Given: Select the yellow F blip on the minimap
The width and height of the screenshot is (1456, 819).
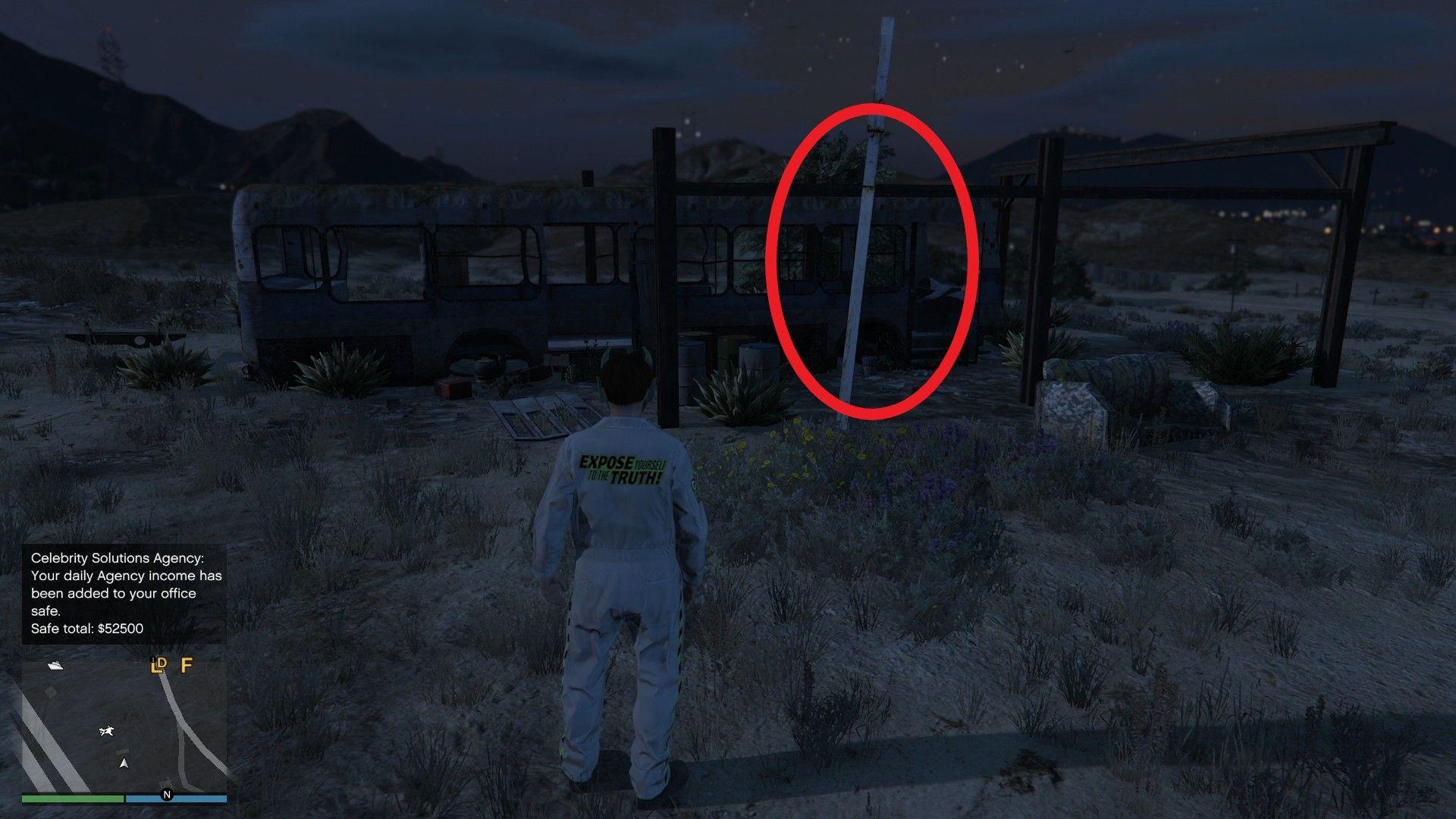Looking at the screenshot, I should tap(186, 667).
